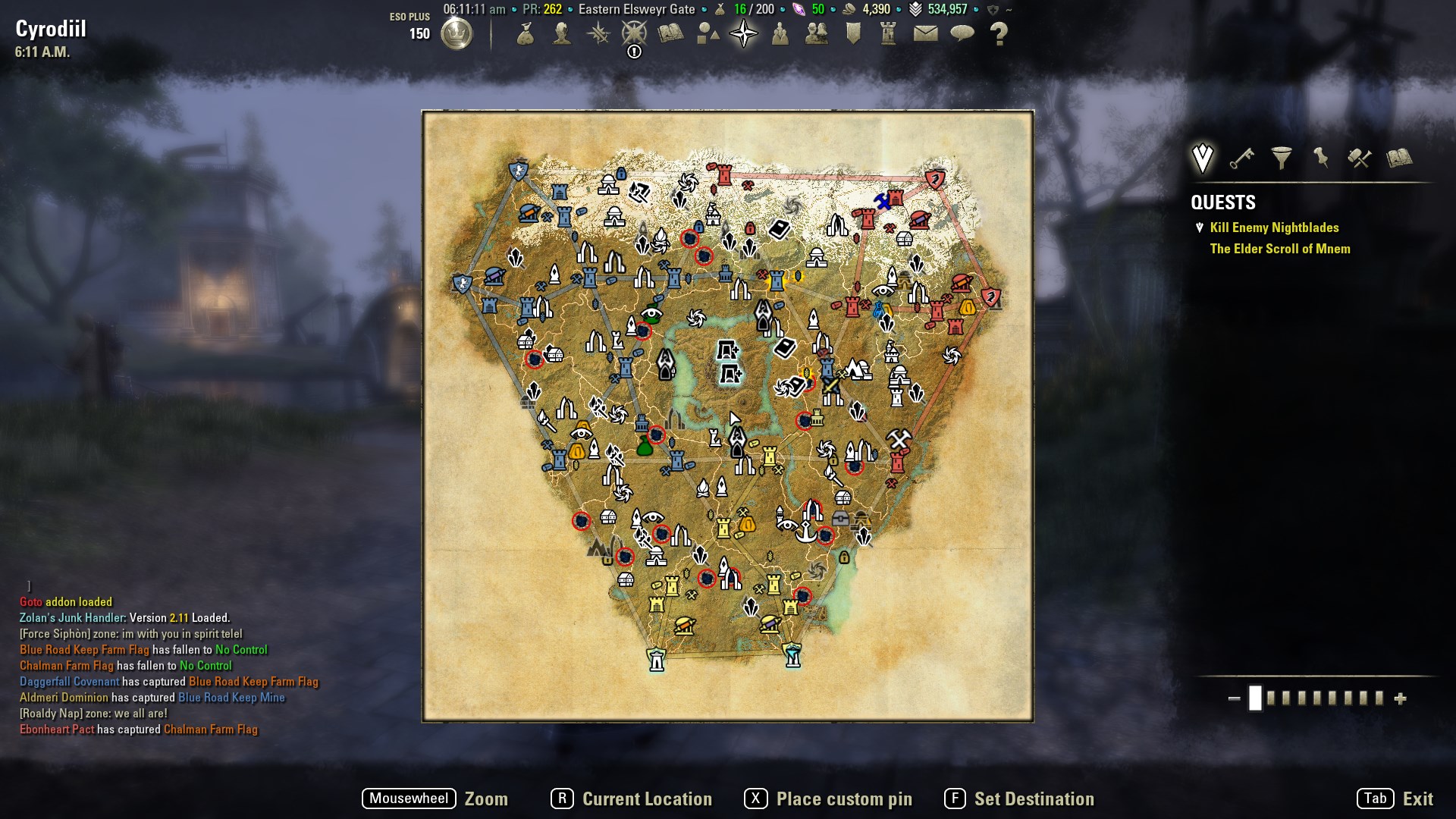Select the key icon in the map sidebar
This screenshot has width=1456, height=819.
tap(1242, 159)
